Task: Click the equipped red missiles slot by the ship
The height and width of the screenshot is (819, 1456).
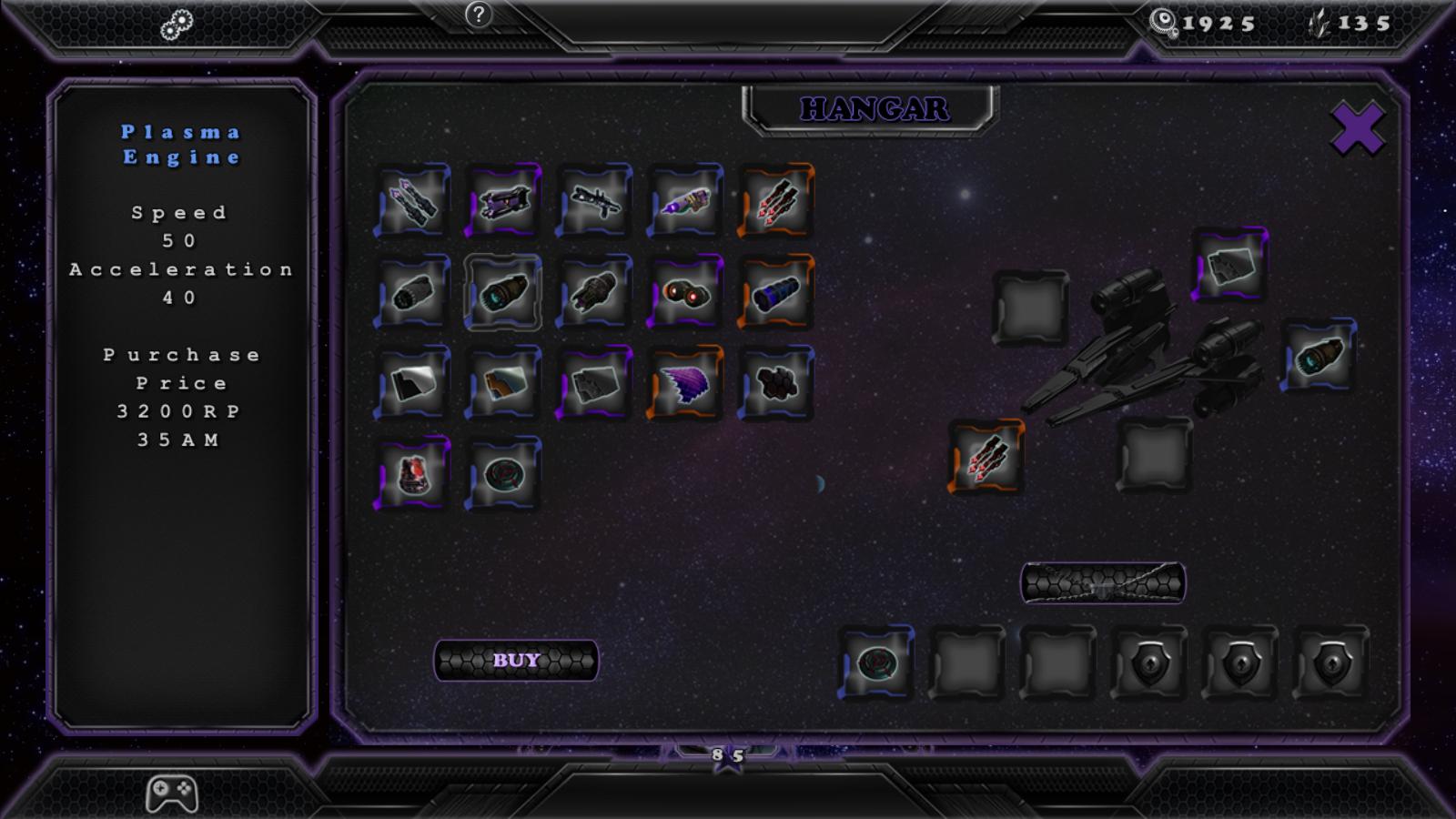Action: pos(986,457)
